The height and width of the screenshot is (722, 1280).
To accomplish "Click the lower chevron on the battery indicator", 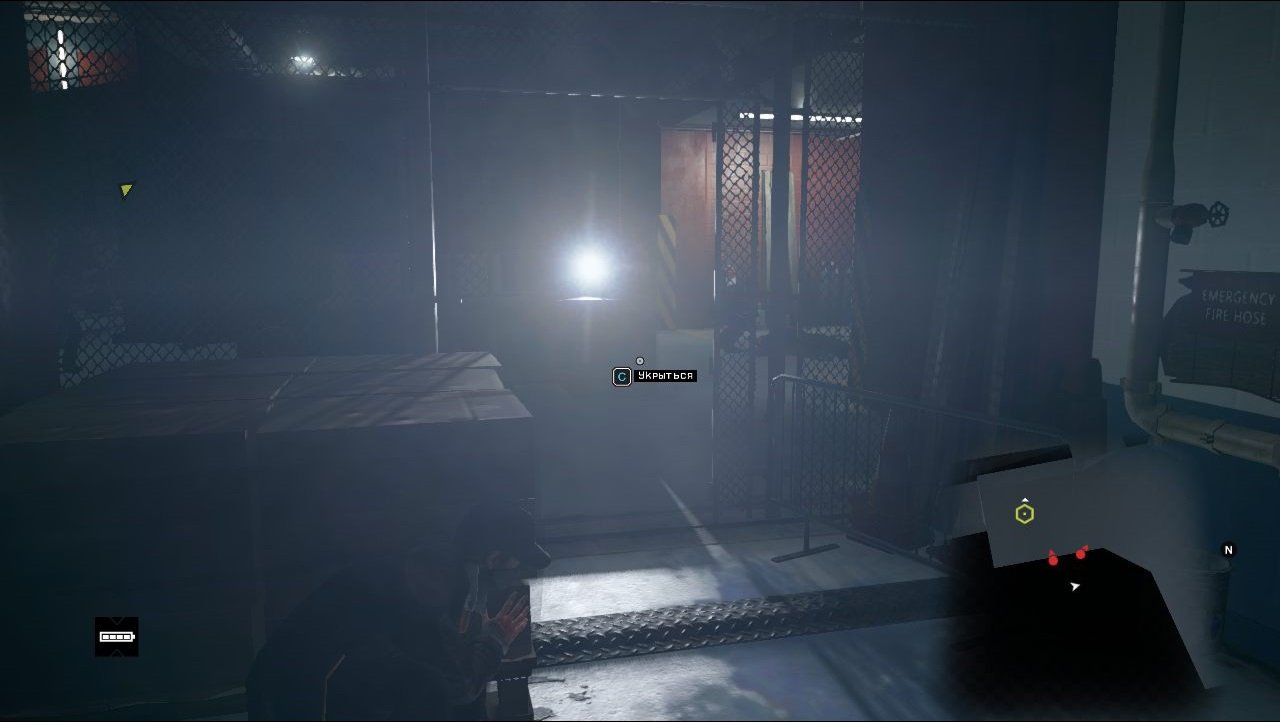I will (117, 653).
